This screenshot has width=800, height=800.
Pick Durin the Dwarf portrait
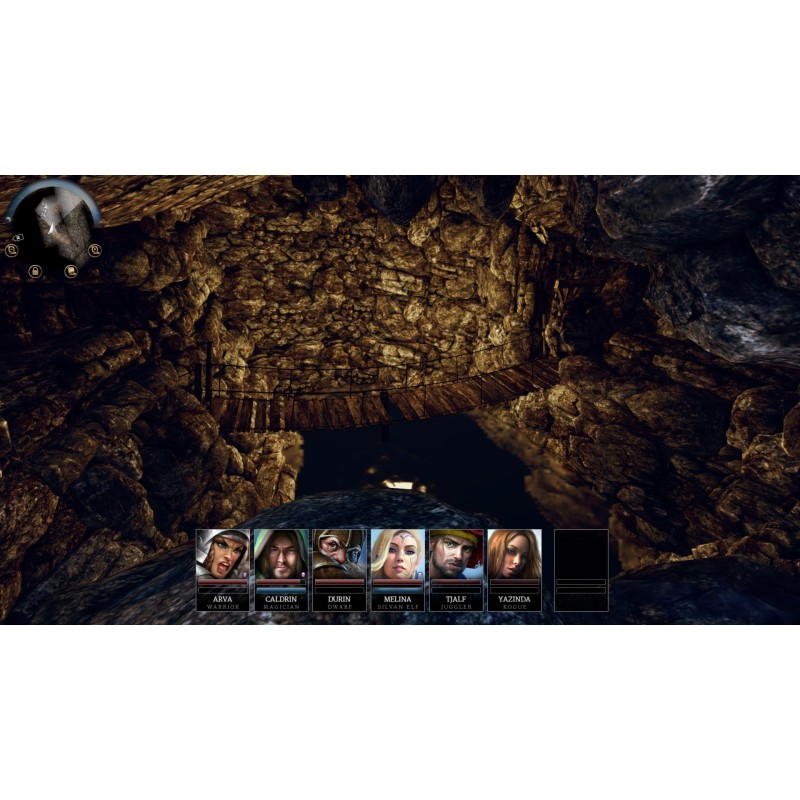[339, 553]
